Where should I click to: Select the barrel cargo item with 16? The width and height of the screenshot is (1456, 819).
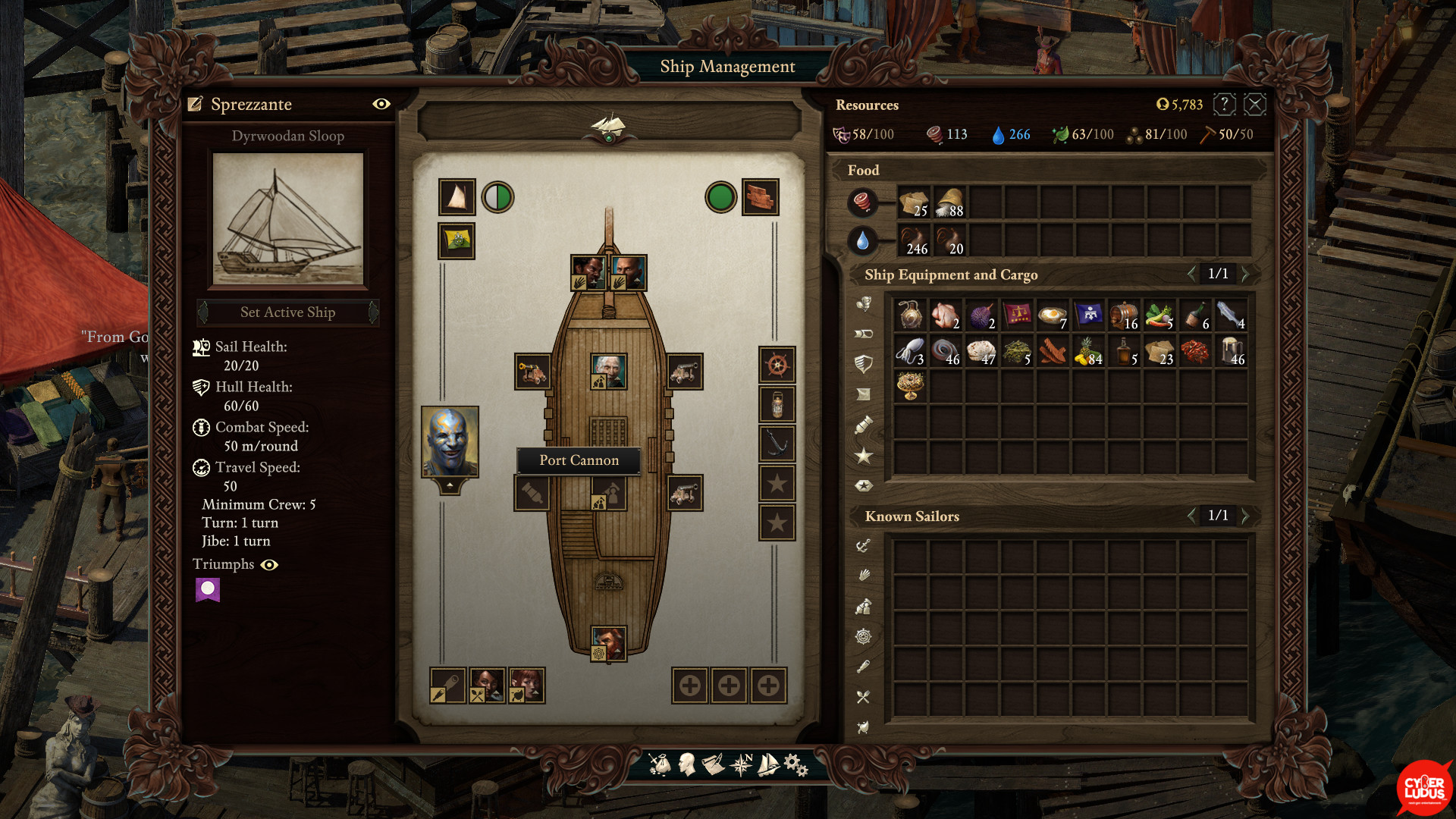[x=1124, y=314]
